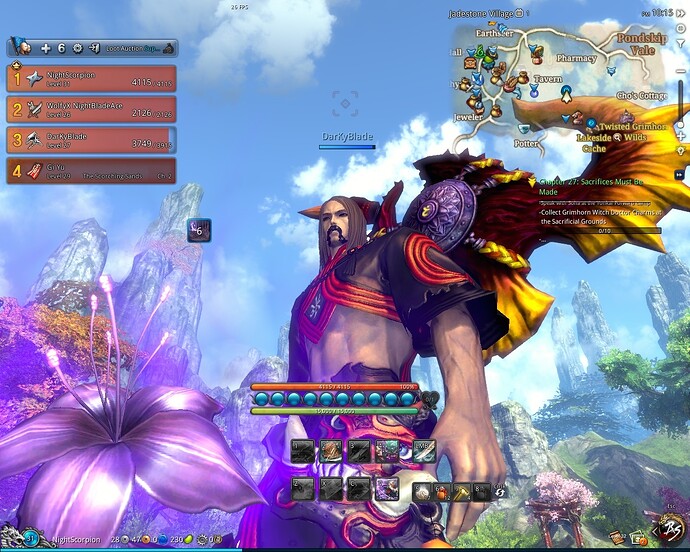Screen dimensions: 690x552
Task: Open Chapter 27 Sacrifices Must Be Made quest
Action: click(597, 187)
